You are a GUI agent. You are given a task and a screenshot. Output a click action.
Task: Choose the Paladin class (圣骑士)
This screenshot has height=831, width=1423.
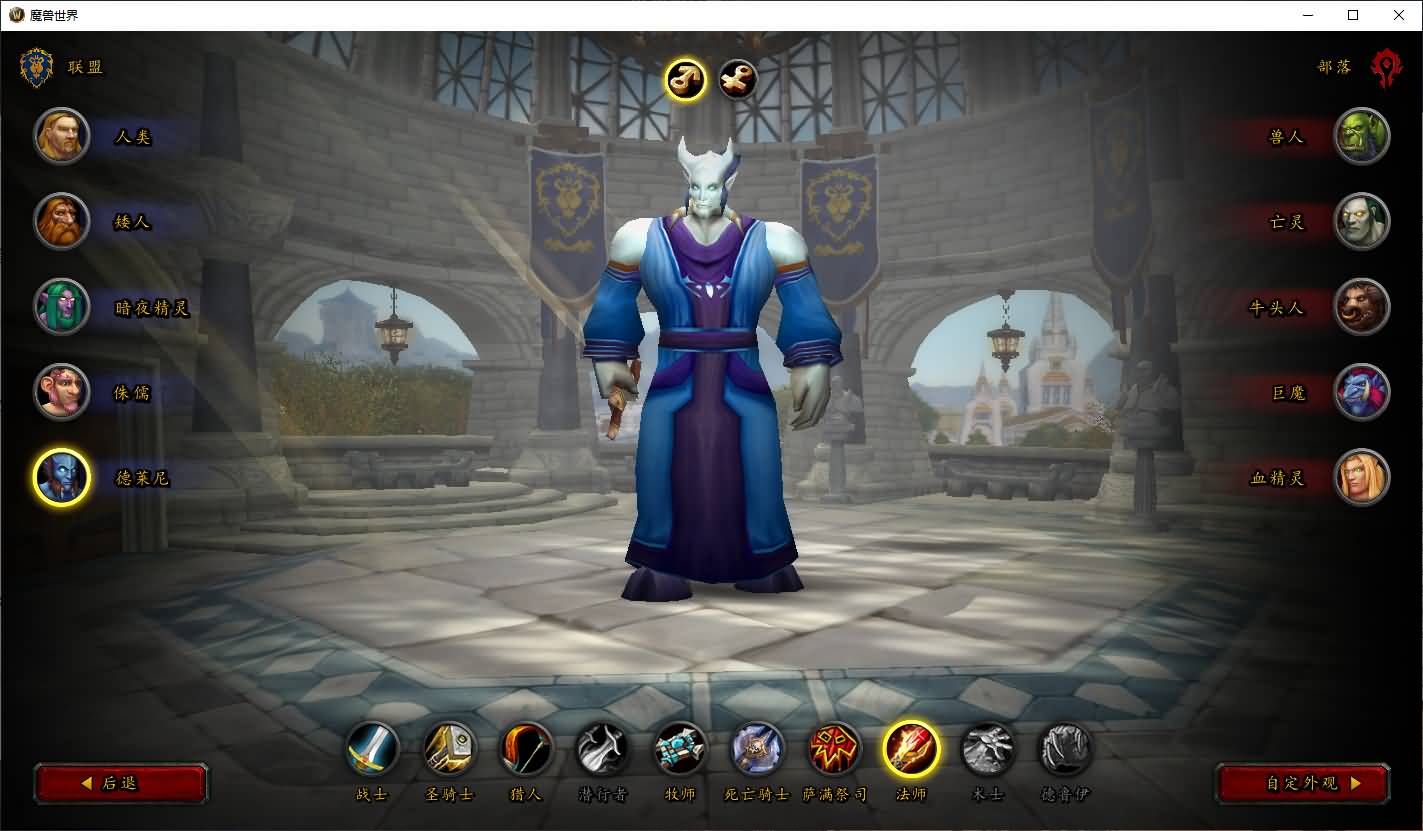(450, 749)
